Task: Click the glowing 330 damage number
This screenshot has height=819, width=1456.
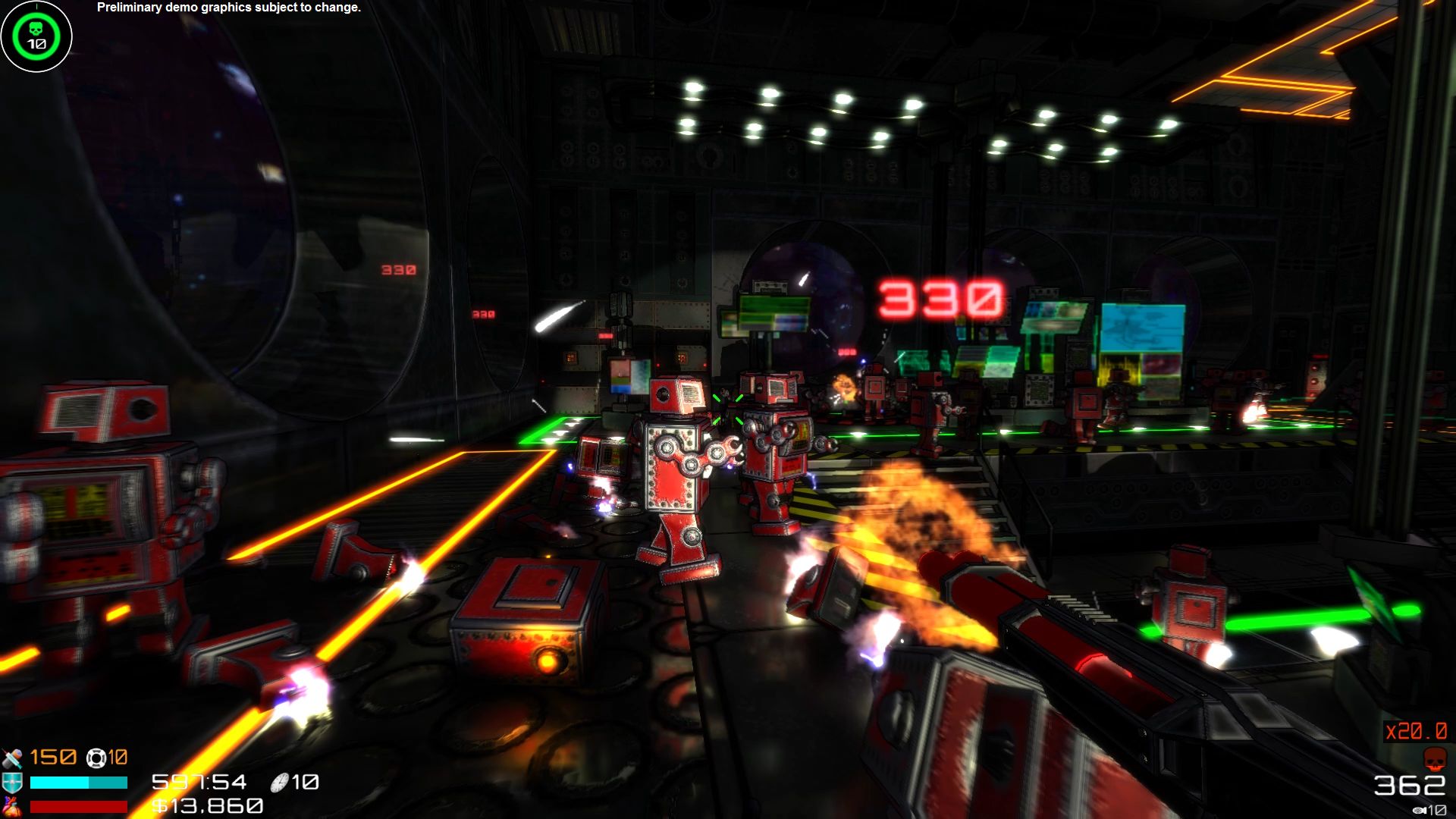Action: click(x=940, y=296)
